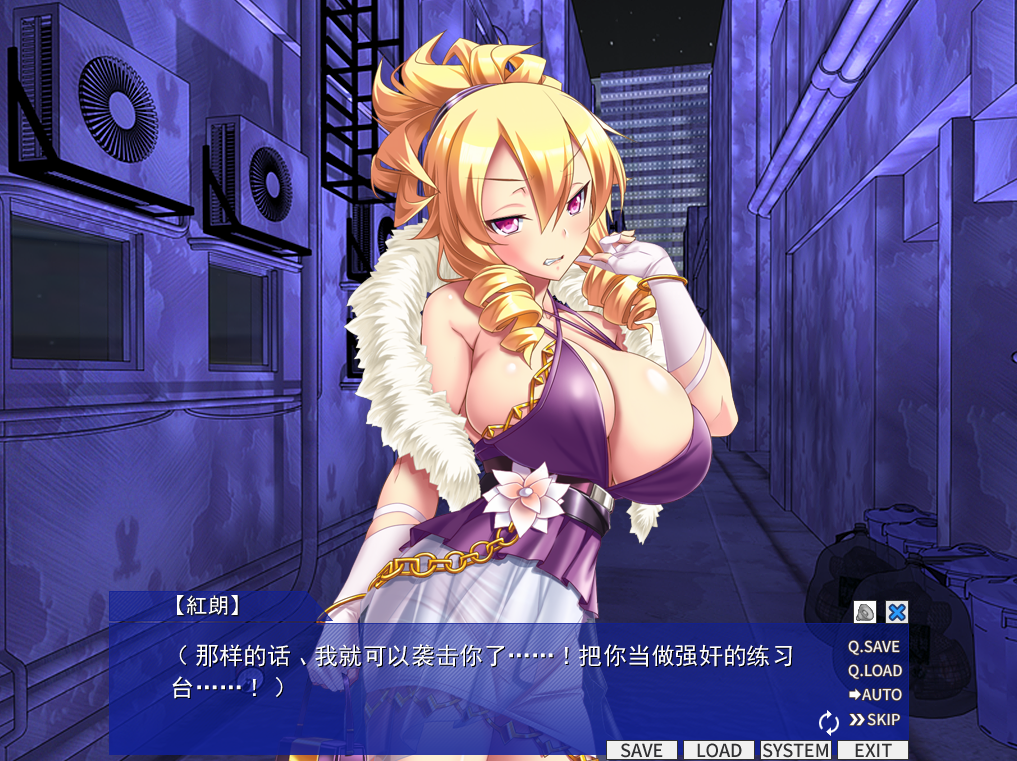Screen dimensions: 1017x761
Task: Open the SAVE menu
Action: [641, 750]
